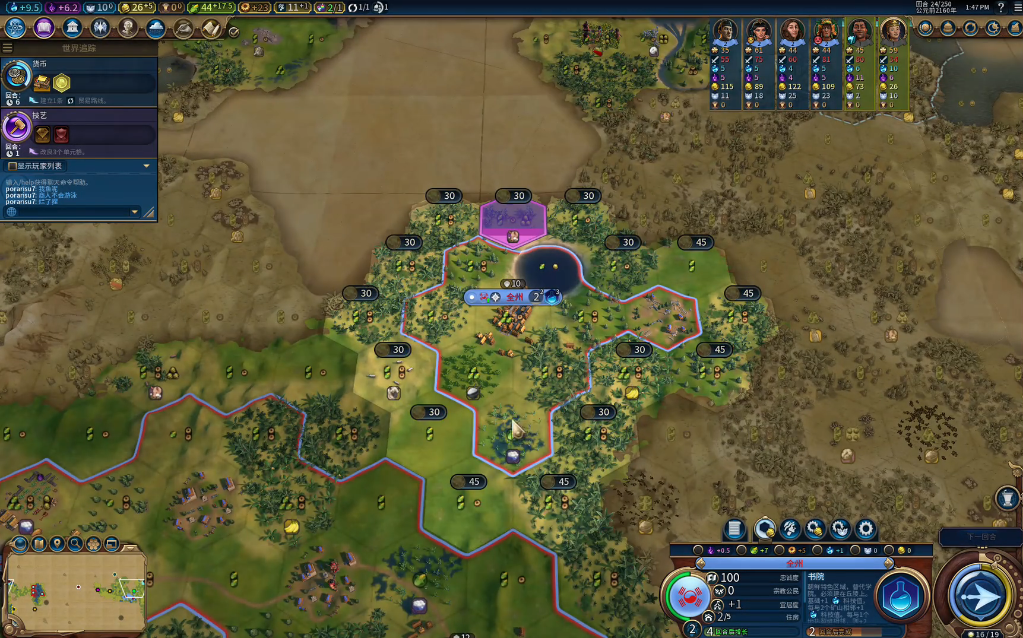This screenshot has width=1023, height=638.
Task: Open the government screen icon
Action: [72, 27]
